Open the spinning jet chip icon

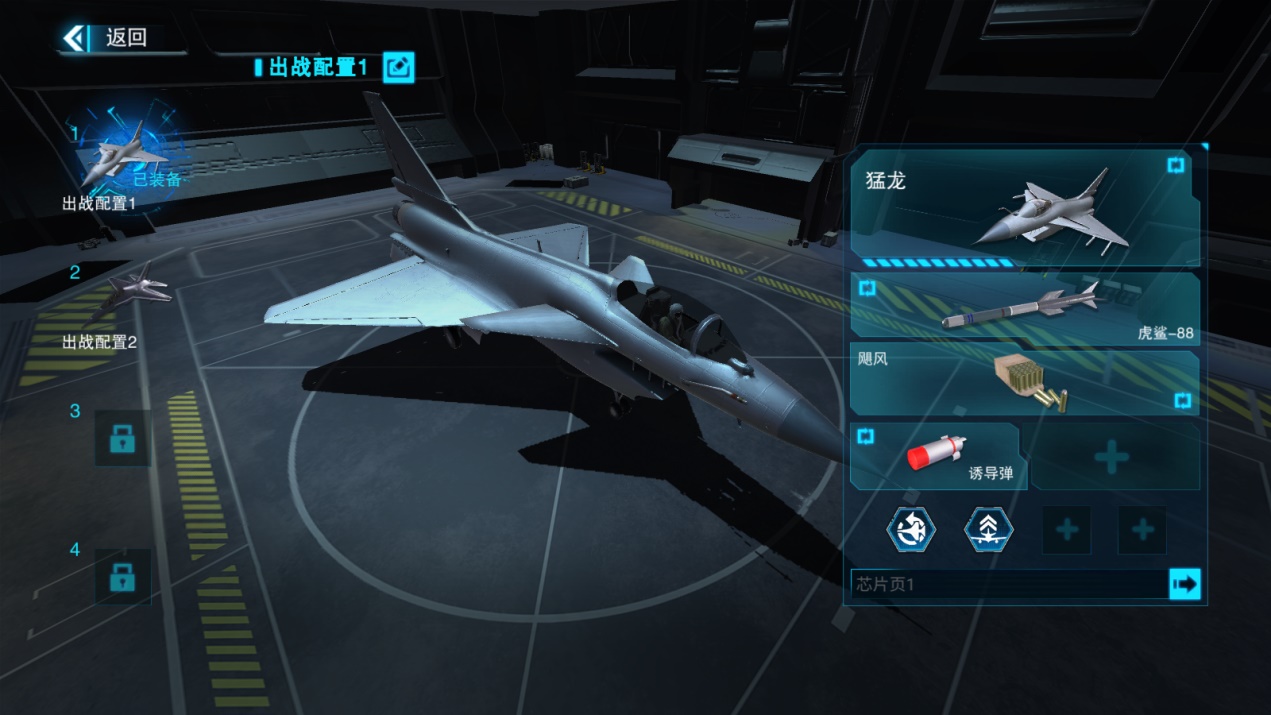click(912, 529)
